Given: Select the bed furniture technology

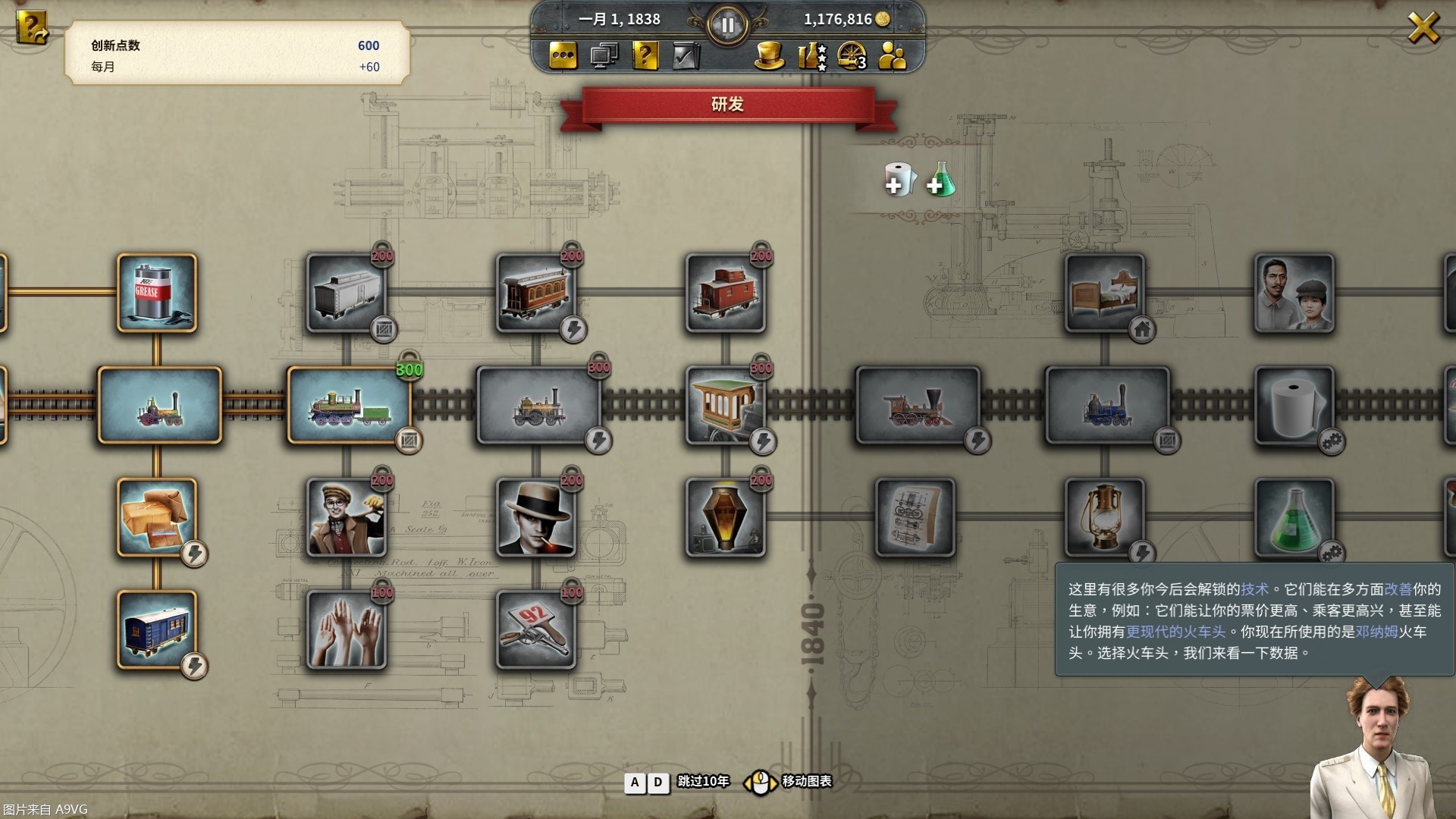Looking at the screenshot, I should point(1105,293).
